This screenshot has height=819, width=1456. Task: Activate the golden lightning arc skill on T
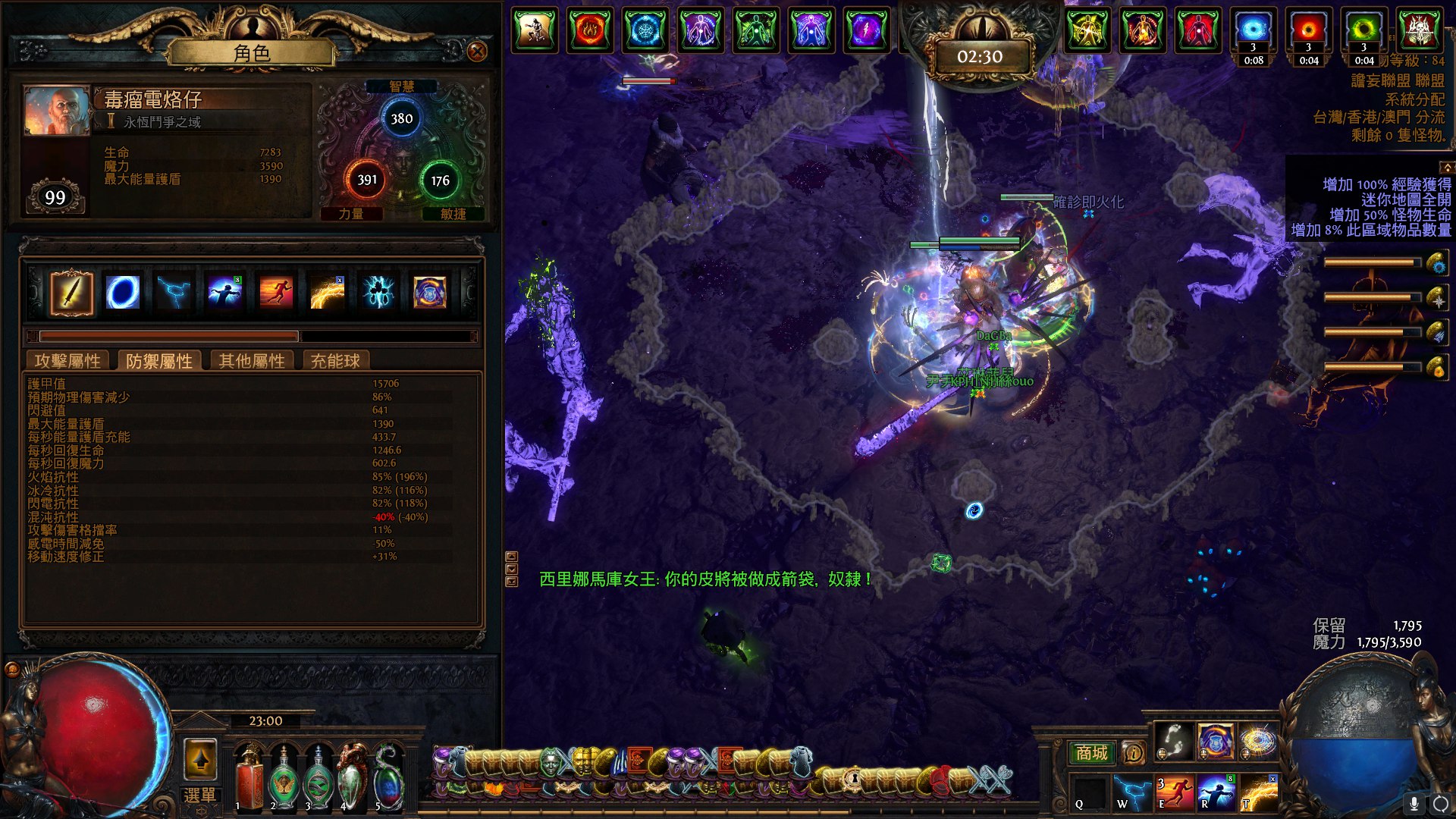click(1259, 792)
